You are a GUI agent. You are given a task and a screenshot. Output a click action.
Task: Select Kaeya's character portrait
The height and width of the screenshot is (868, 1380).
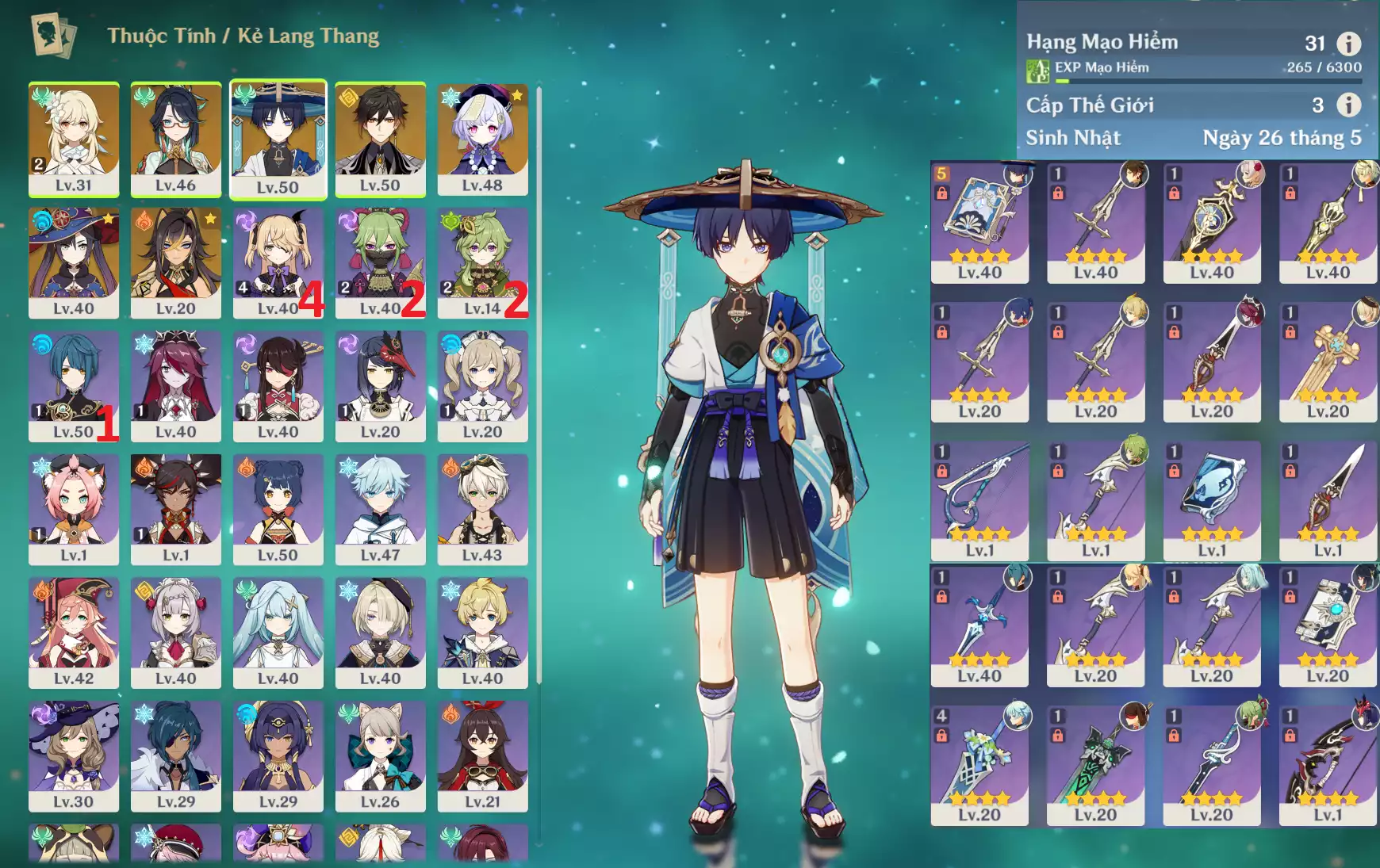(175, 755)
